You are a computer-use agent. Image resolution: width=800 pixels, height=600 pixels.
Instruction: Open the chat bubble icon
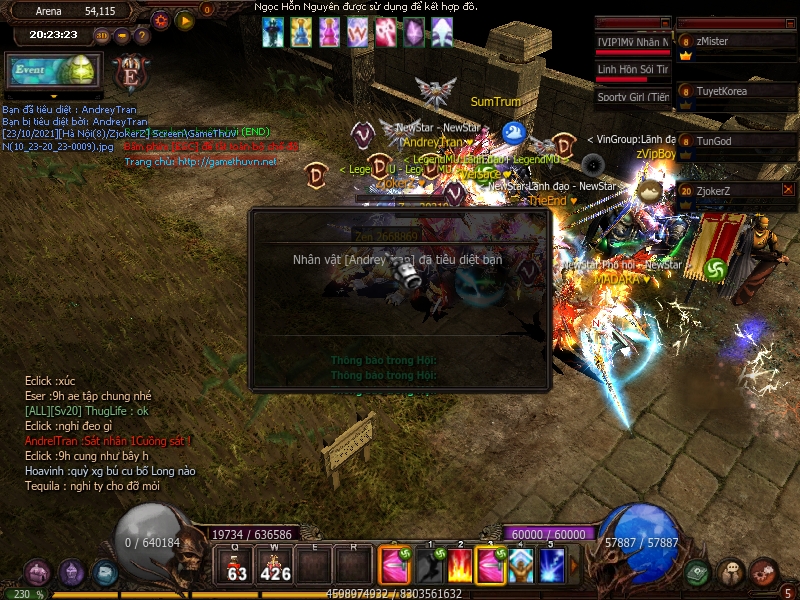[x=731, y=573]
